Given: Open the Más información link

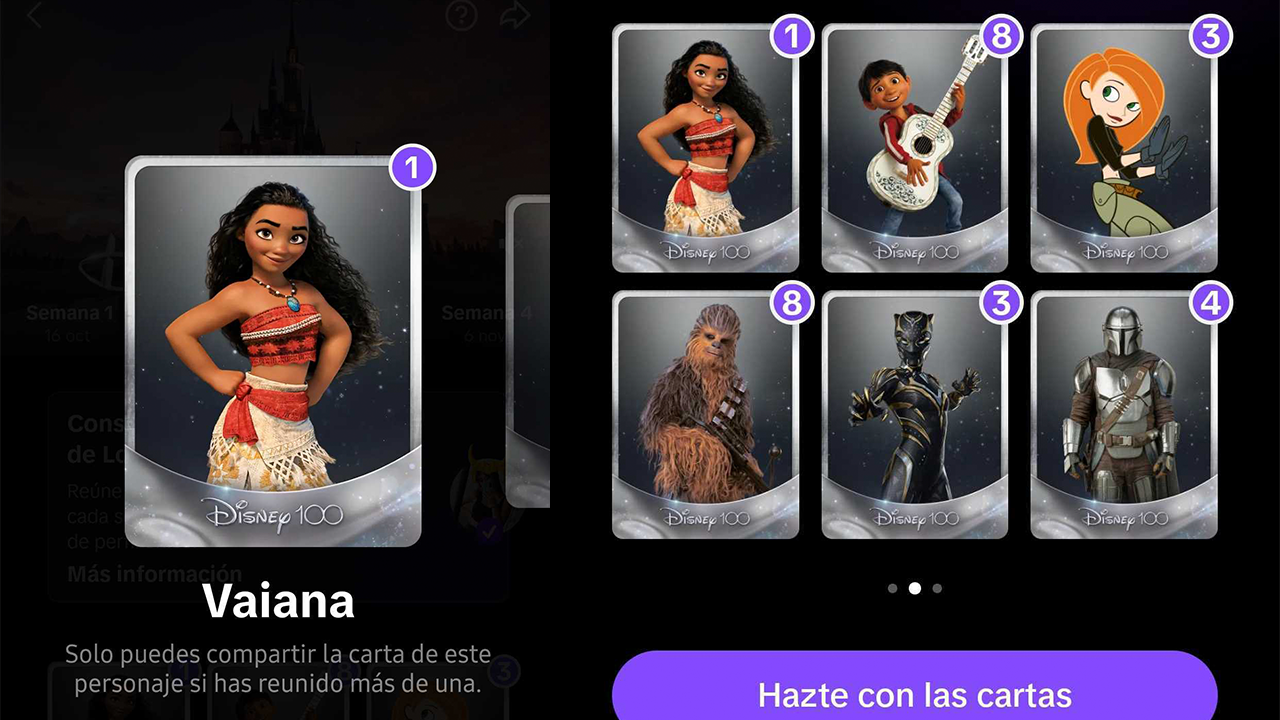Looking at the screenshot, I should click(x=154, y=574).
